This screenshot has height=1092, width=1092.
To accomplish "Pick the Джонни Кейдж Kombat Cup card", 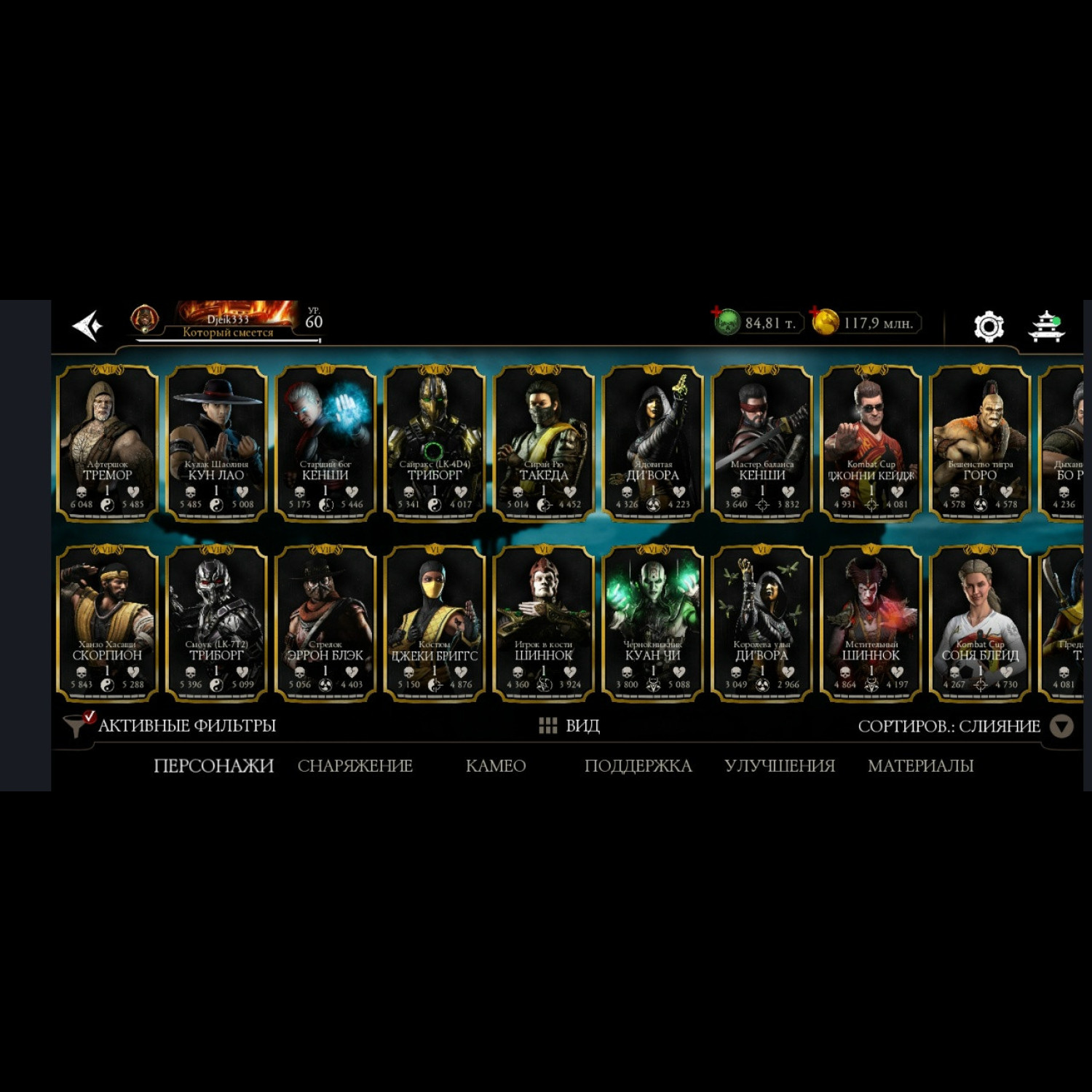I will (x=871, y=443).
